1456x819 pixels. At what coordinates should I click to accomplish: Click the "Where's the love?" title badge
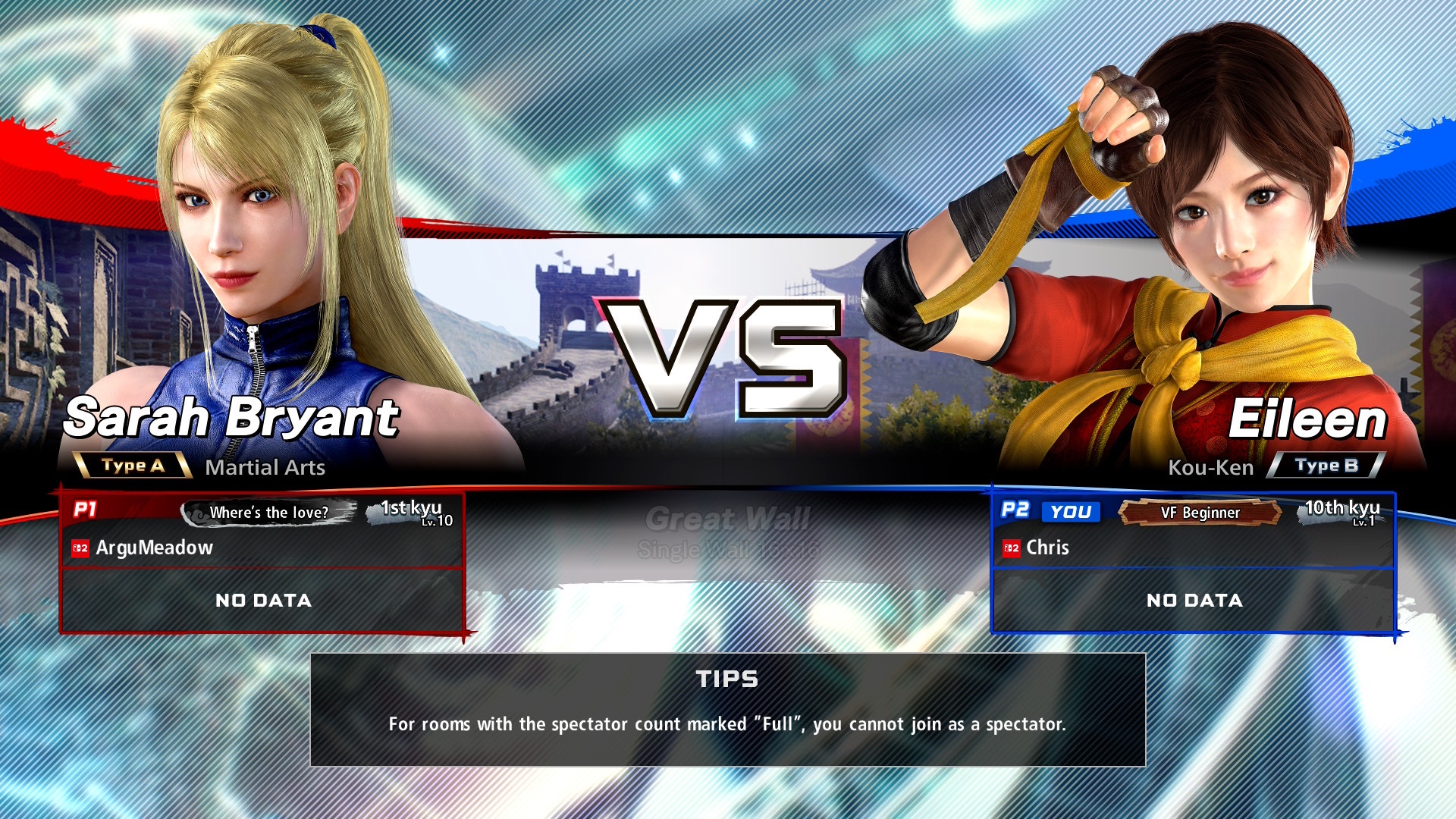(268, 513)
